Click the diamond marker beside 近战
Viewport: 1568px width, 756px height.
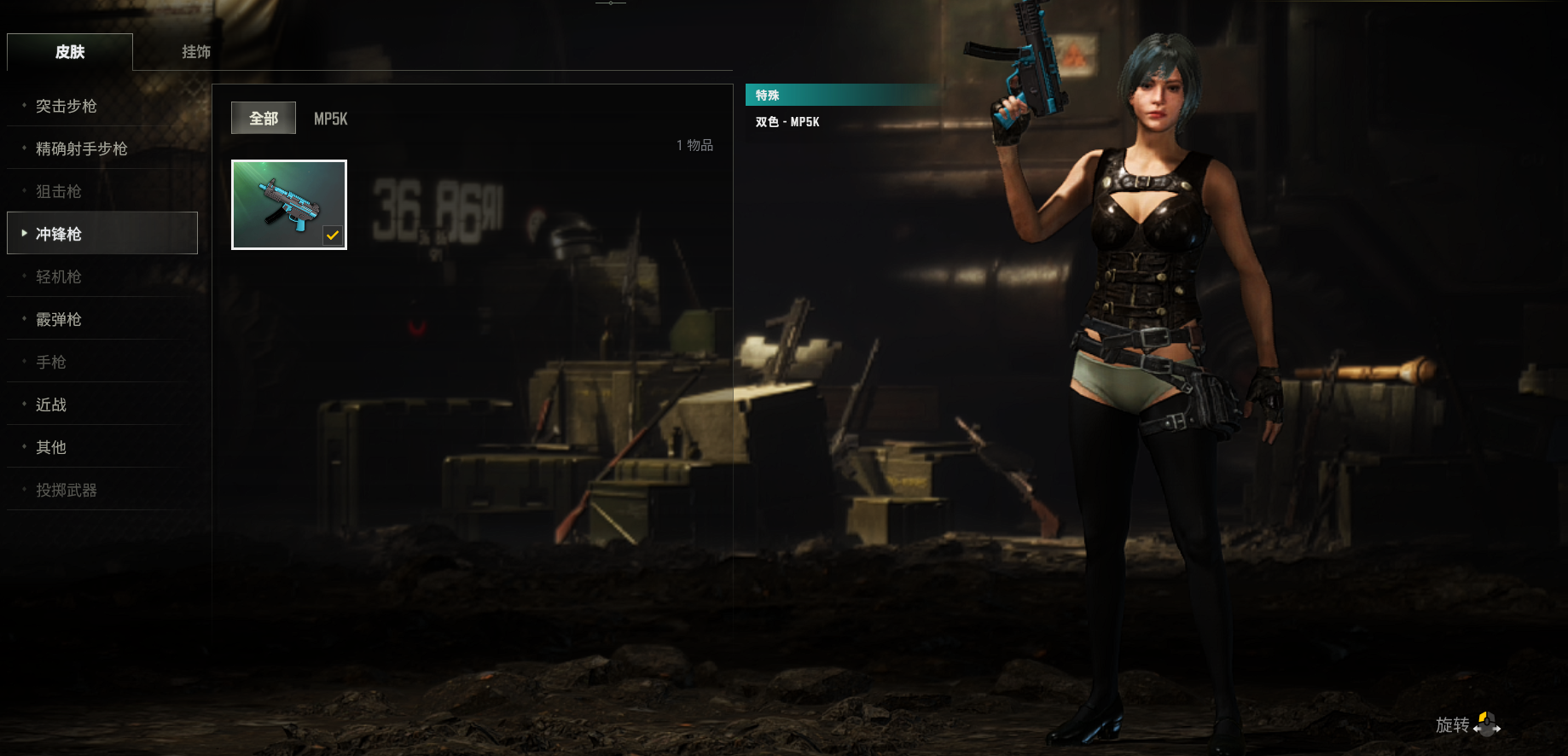pyautogui.click(x=22, y=404)
